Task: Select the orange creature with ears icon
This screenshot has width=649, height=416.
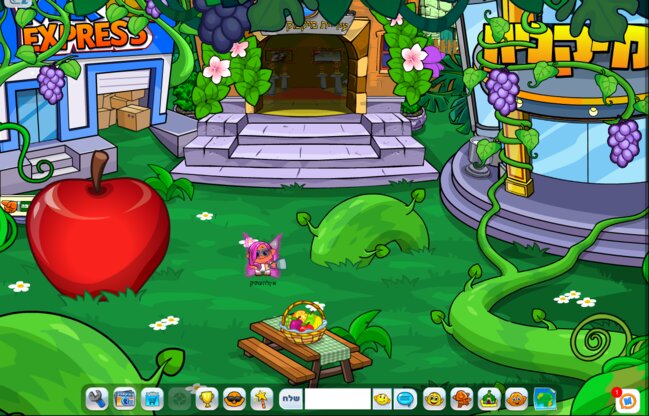Action: [516, 399]
